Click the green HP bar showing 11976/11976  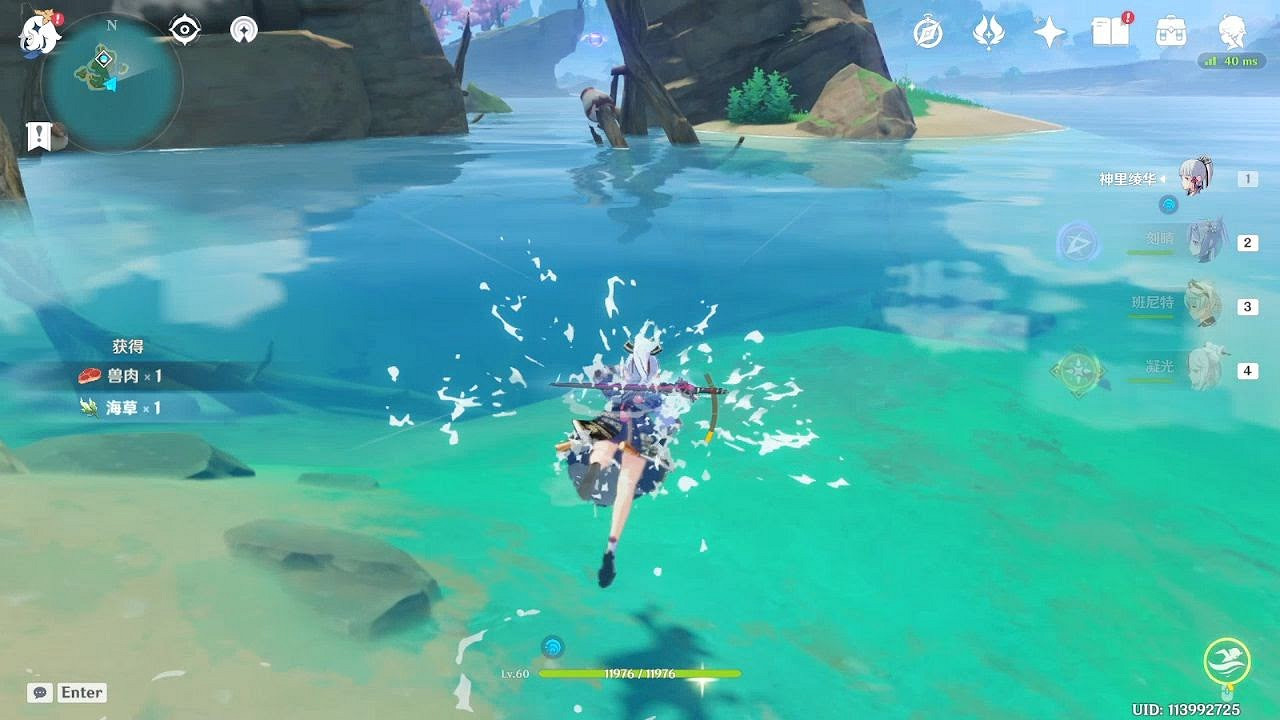[x=640, y=673]
